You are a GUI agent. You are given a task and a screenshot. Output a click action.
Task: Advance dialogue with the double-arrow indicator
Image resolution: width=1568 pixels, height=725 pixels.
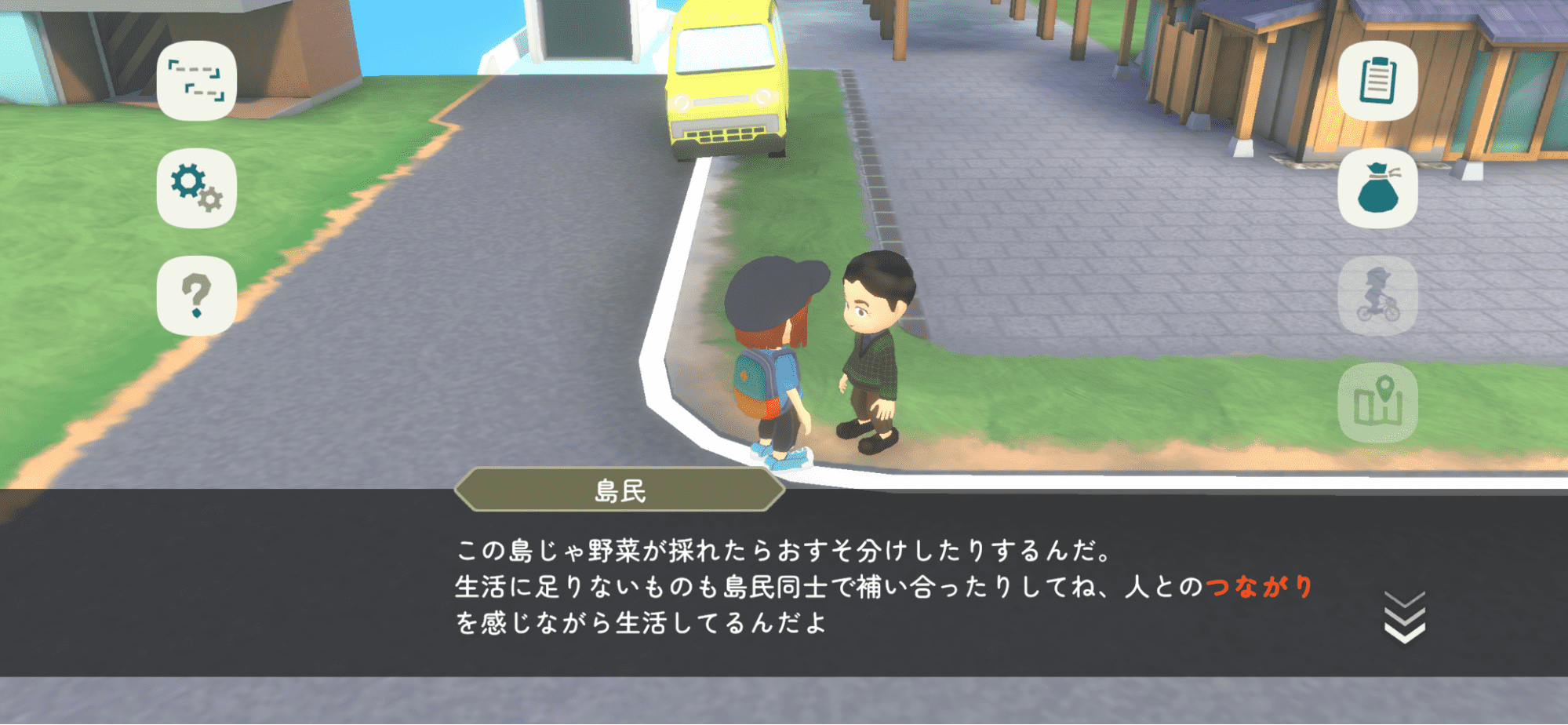1404,618
